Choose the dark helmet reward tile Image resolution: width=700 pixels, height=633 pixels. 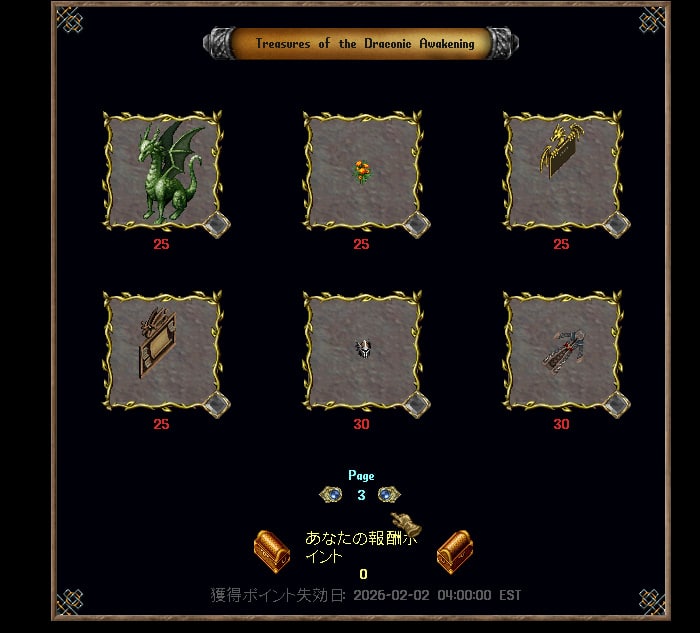click(362, 351)
